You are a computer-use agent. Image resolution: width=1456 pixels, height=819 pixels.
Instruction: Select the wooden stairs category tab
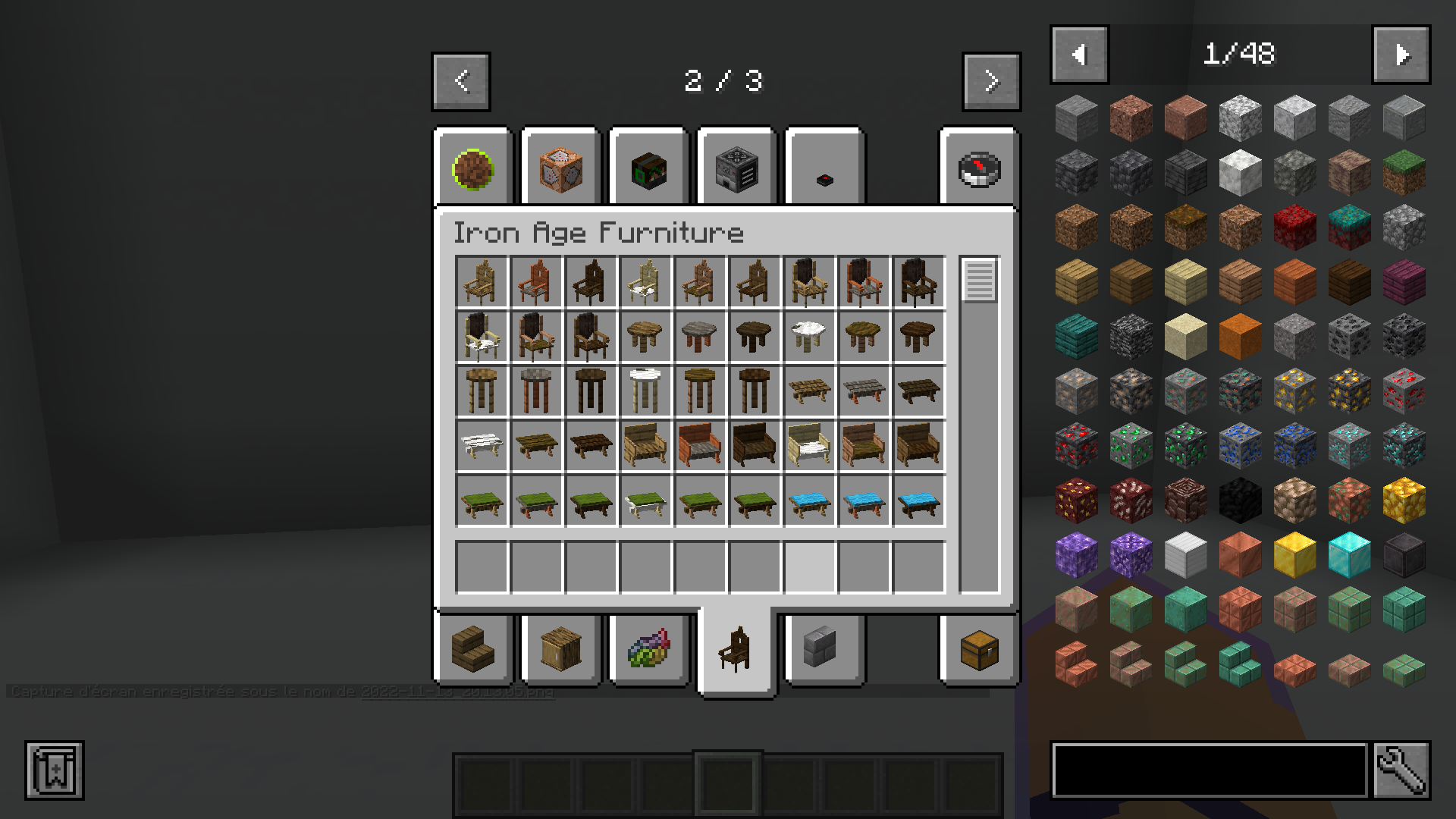click(474, 650)
